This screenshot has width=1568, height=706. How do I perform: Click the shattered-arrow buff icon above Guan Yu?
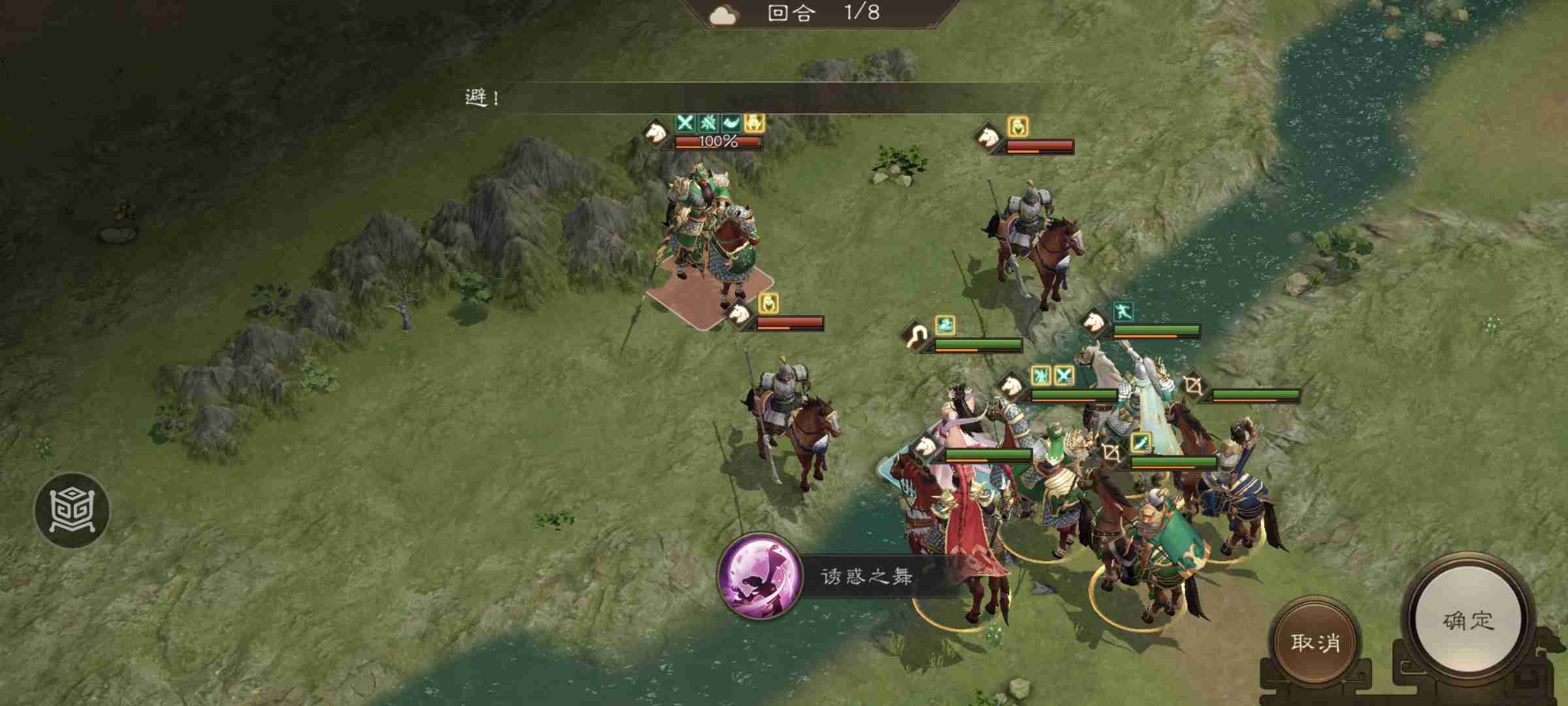pyautogui.click(x=707, y=123)
